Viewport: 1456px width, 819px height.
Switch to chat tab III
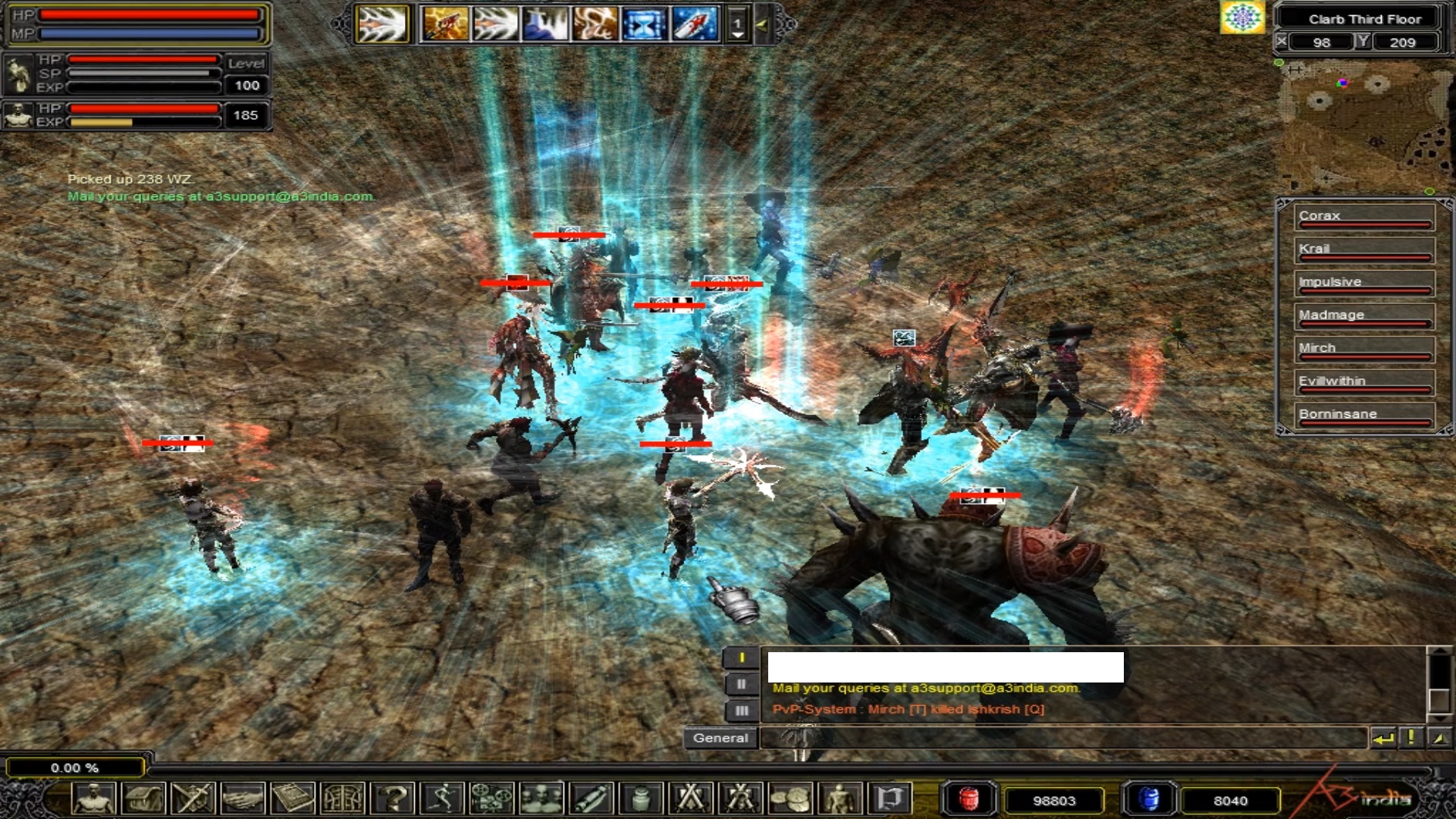(x=742, y=711)
